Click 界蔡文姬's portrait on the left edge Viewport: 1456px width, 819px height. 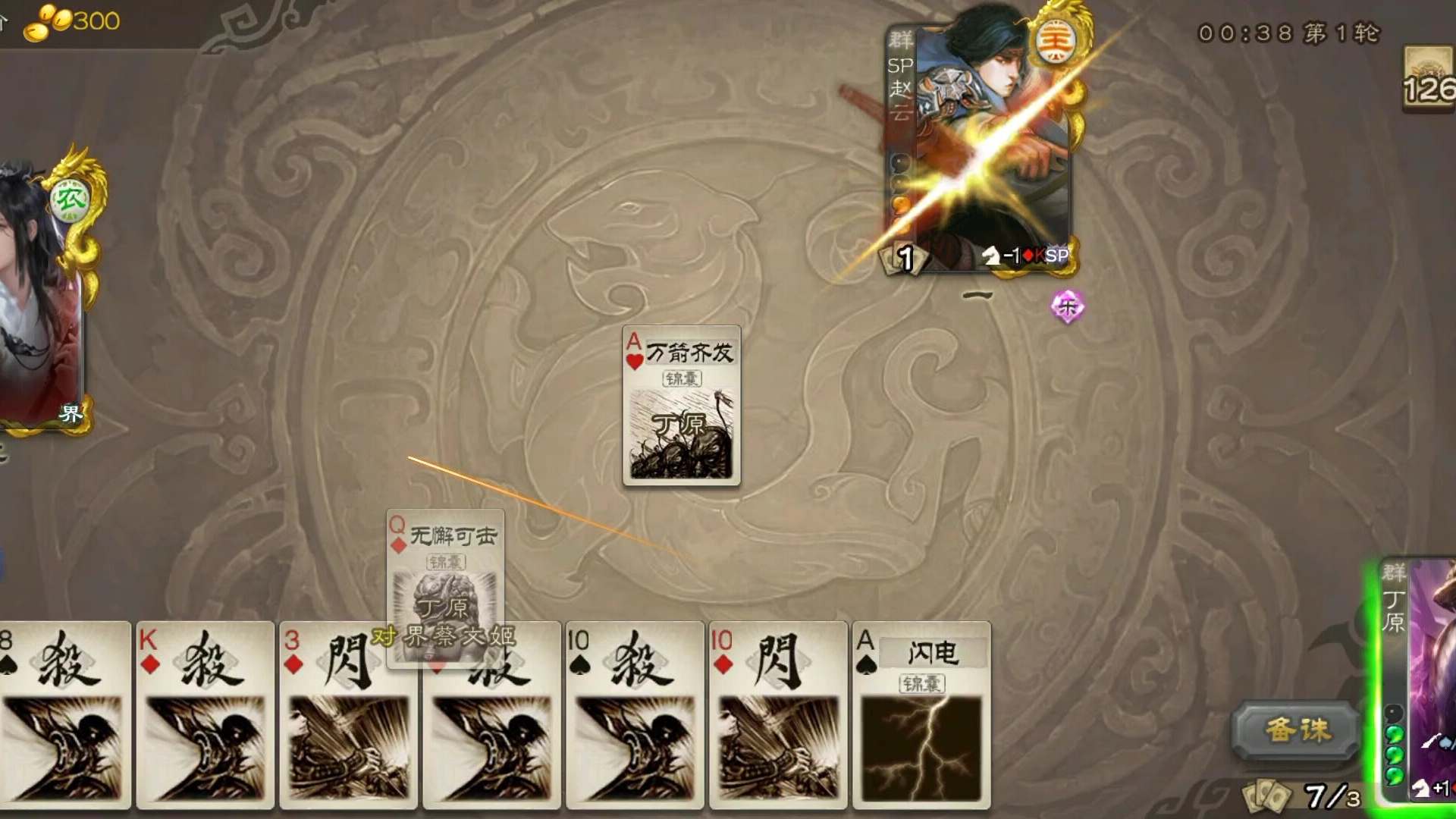pyautogui.click(x=34, y=303)
